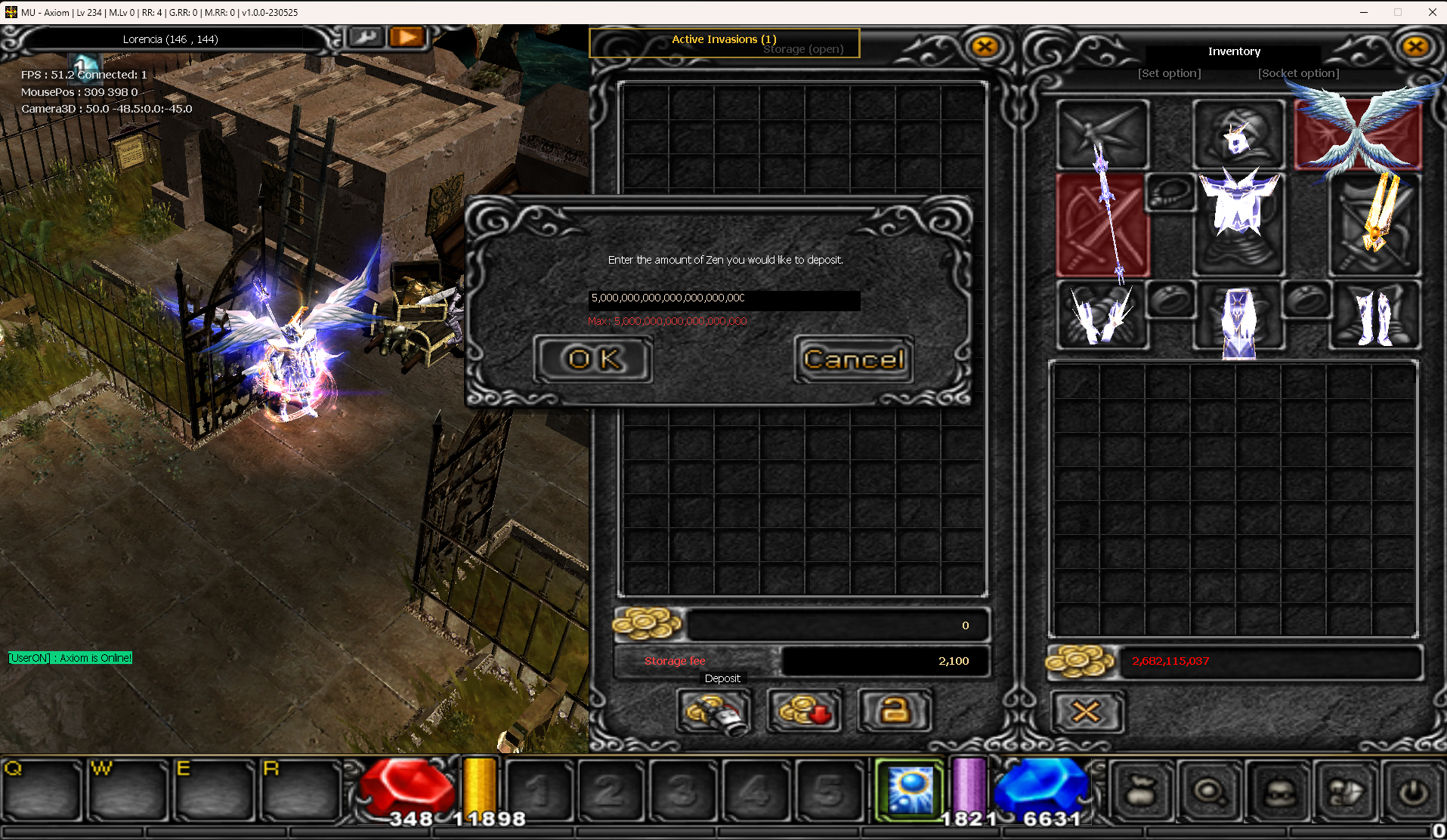Activate the blue orb skill icon
Image resolution: width=1447 pixels, height=840 pixels.
click(910, 789)
